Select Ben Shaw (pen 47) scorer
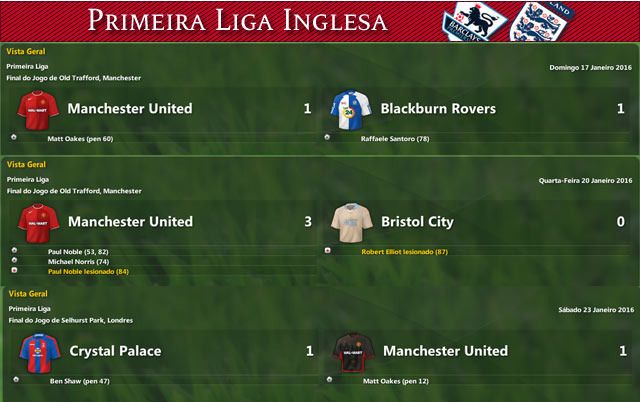 pos(80,381)
